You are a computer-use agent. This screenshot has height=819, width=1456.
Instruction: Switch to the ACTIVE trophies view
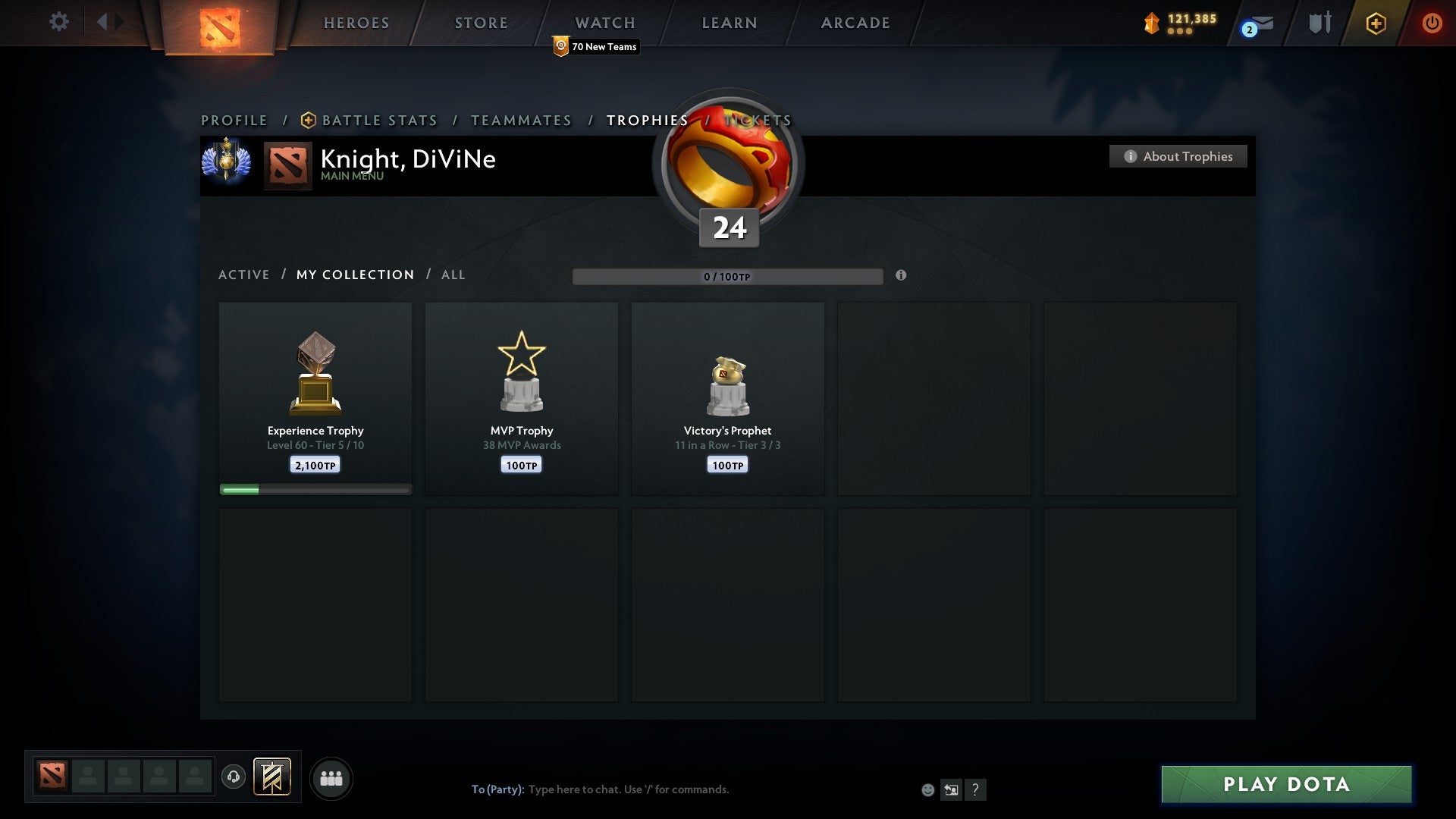point(244,275)
